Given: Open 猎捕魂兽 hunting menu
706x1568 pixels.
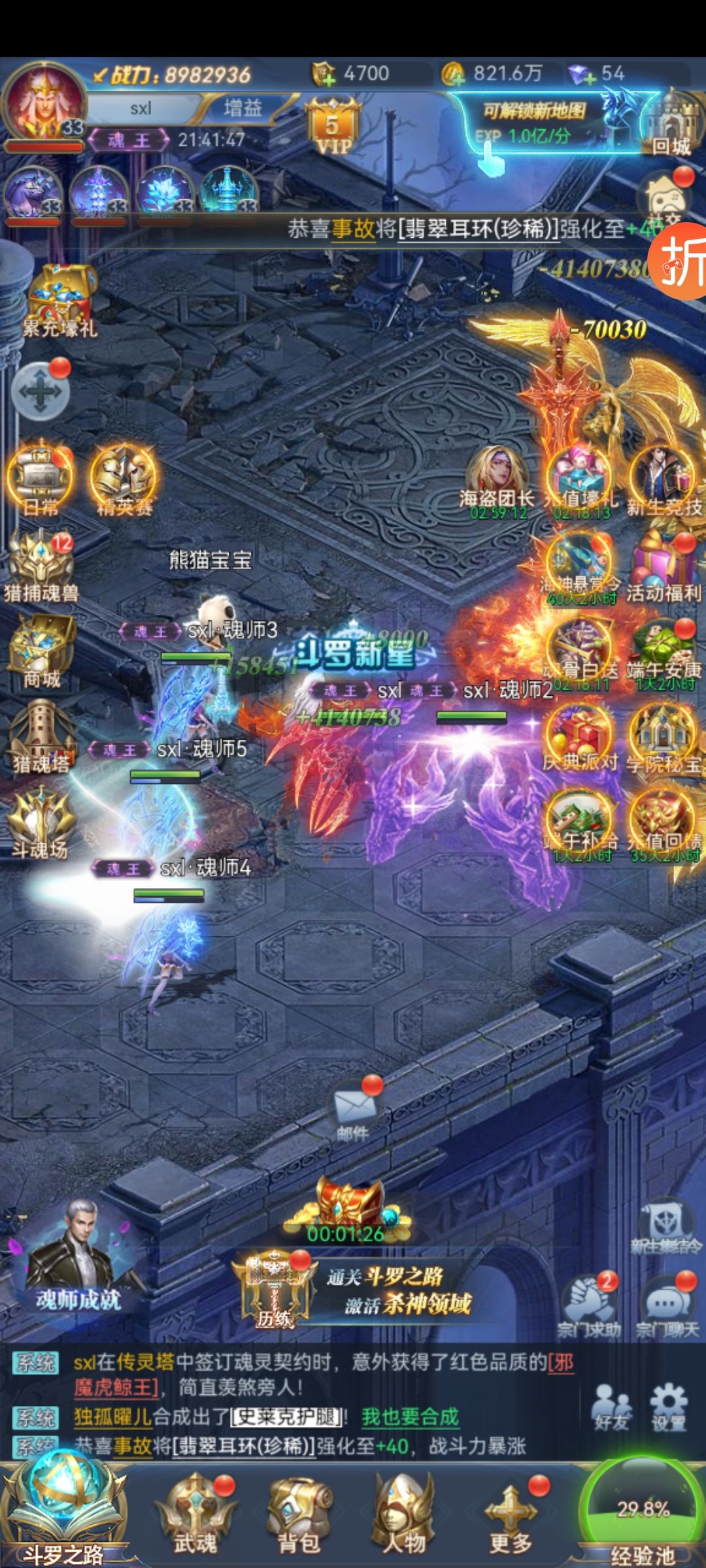Looking at the screenshot, I should pyautogui.click(x=41, y=566).
